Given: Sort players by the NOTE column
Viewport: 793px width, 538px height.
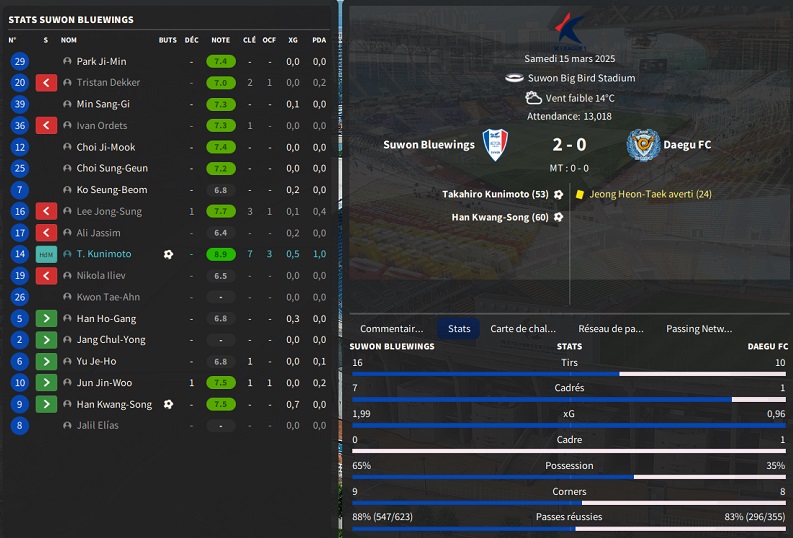Looking at the screenshot, I should click(x=220, y=40).
